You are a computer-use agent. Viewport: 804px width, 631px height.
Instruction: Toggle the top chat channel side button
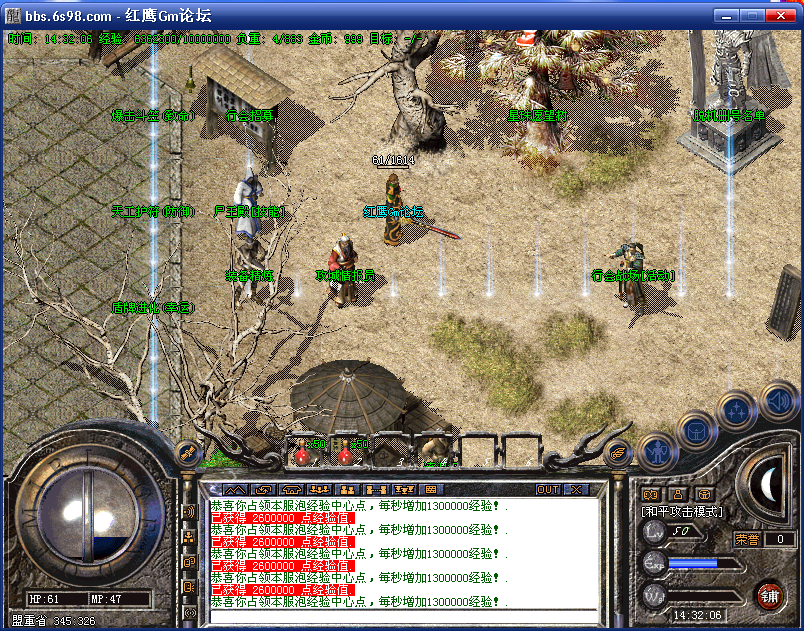tap(189, 512)
